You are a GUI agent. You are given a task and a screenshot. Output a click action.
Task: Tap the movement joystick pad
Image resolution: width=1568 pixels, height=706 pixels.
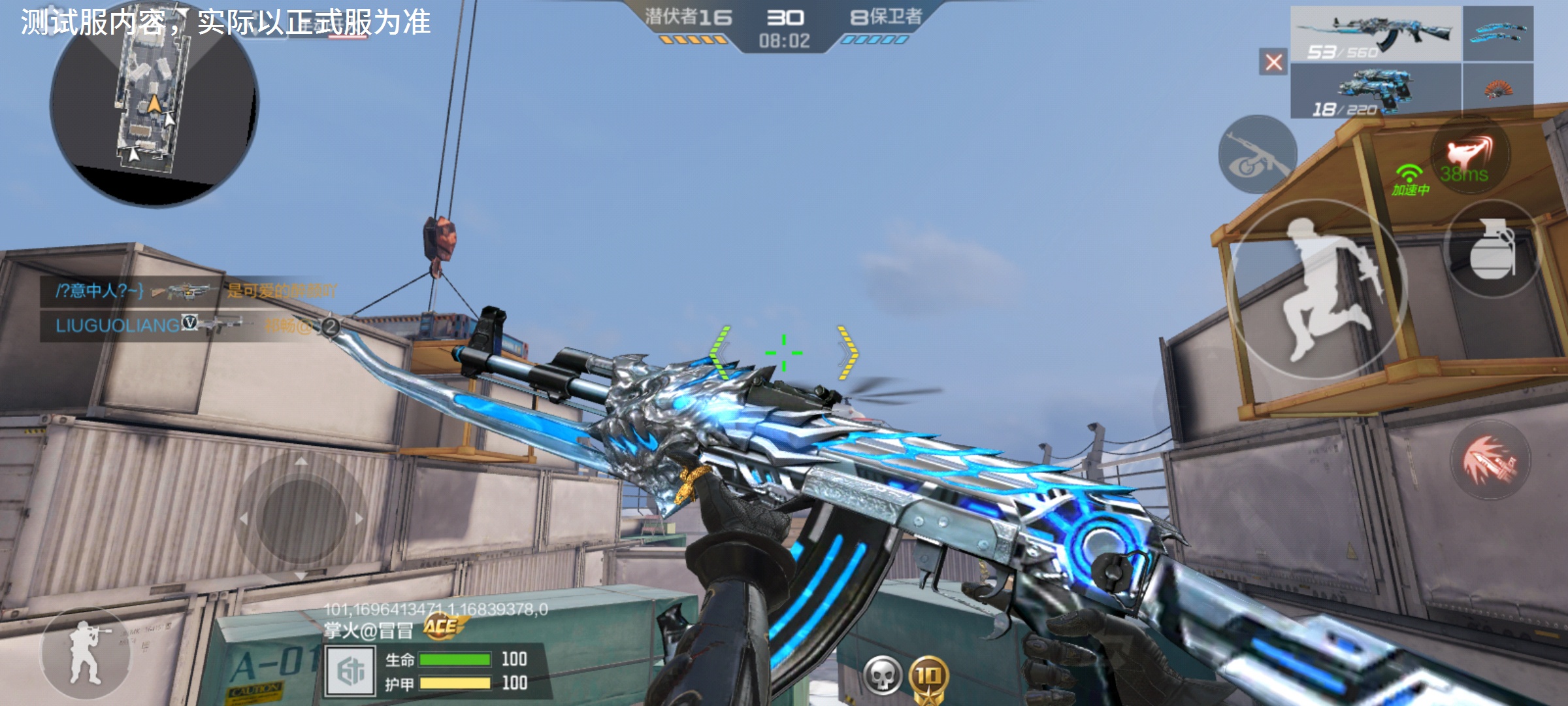[301, 518]
